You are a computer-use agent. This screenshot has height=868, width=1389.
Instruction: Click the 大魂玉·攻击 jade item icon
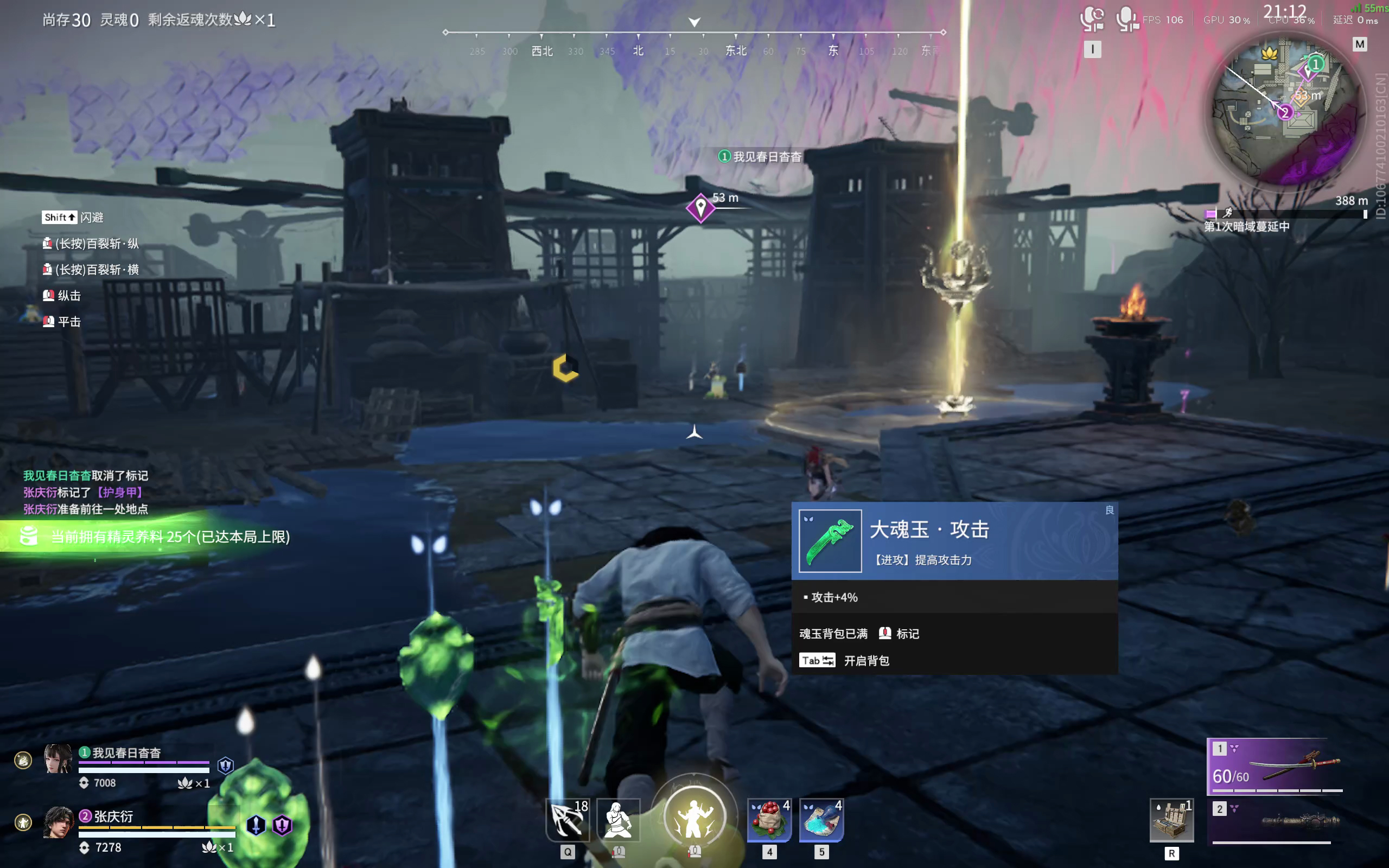pos(830,541)
